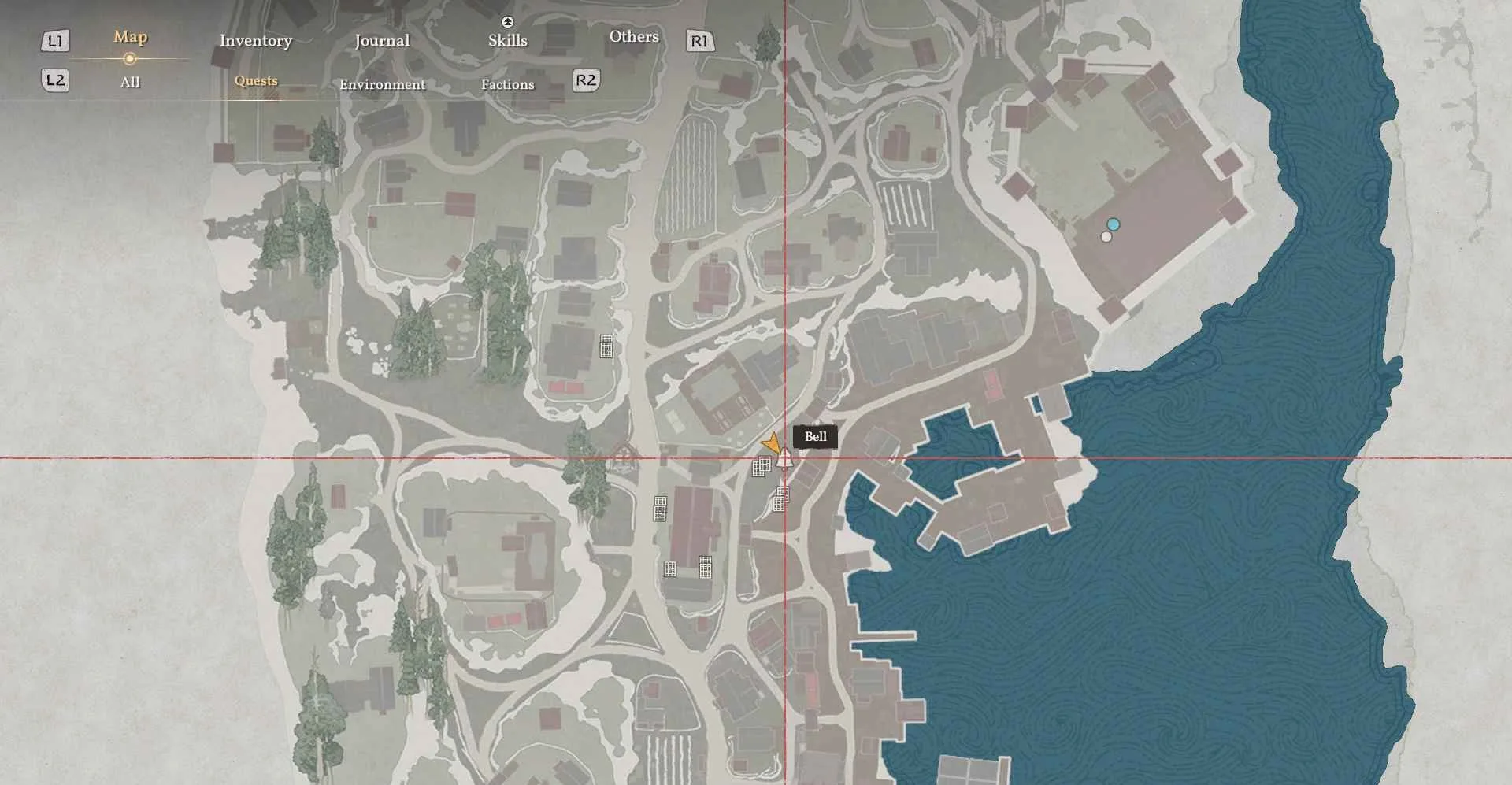Select the blue circle map marker
Image resolution: width=1512 pixels, height=785 pixels.
pos(1113,224)
